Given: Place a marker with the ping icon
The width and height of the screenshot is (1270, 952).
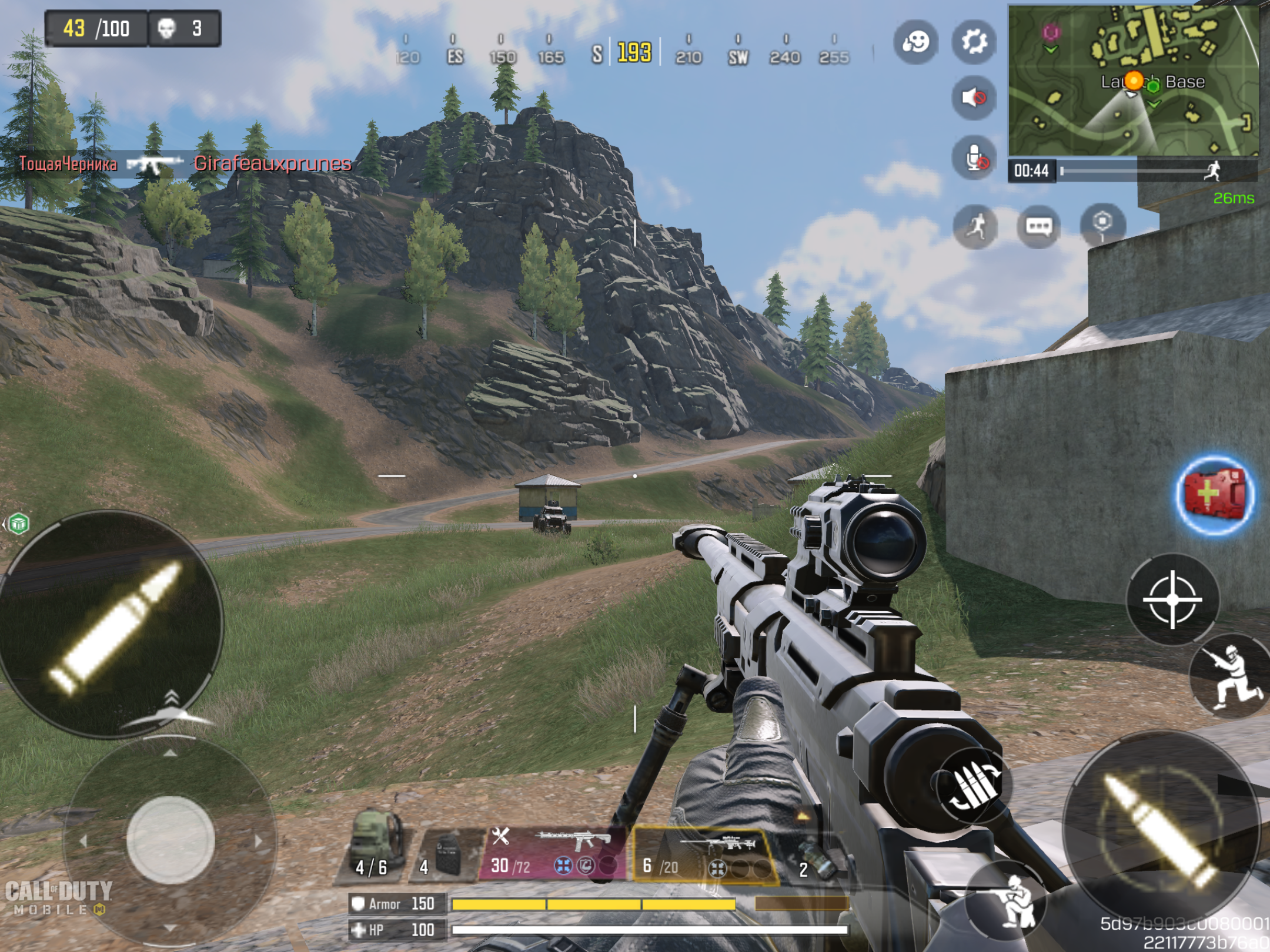Looking at the screenshot, I should [x=1102, y=224].
